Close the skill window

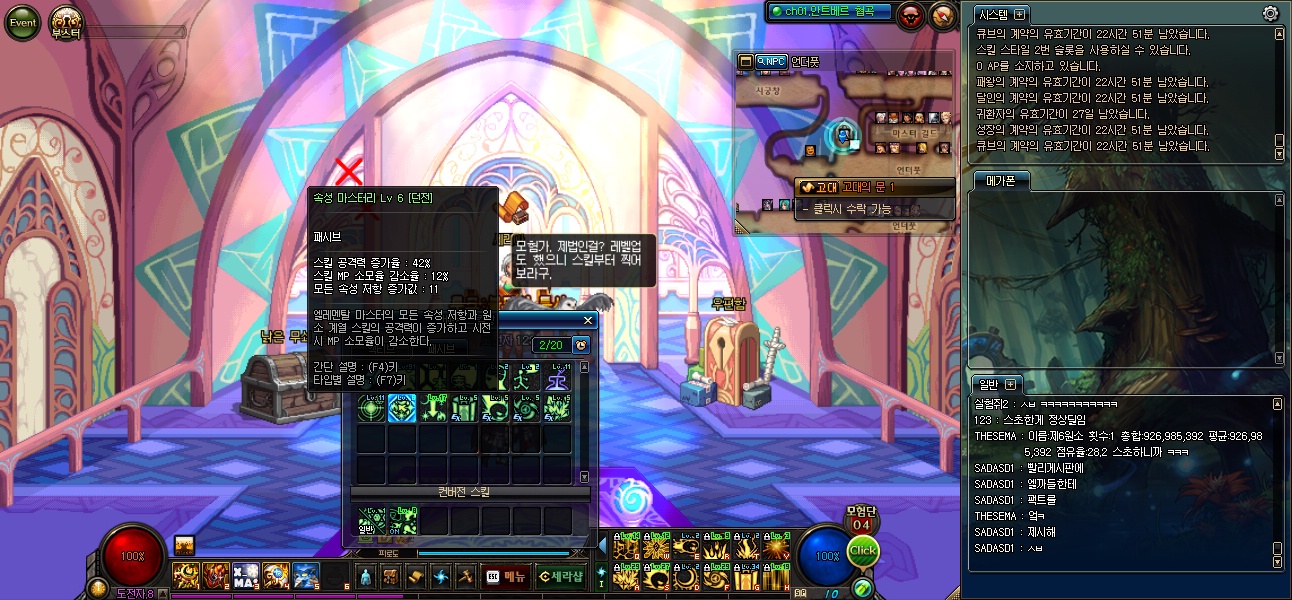pyautogui.click(x=589, y=321)
